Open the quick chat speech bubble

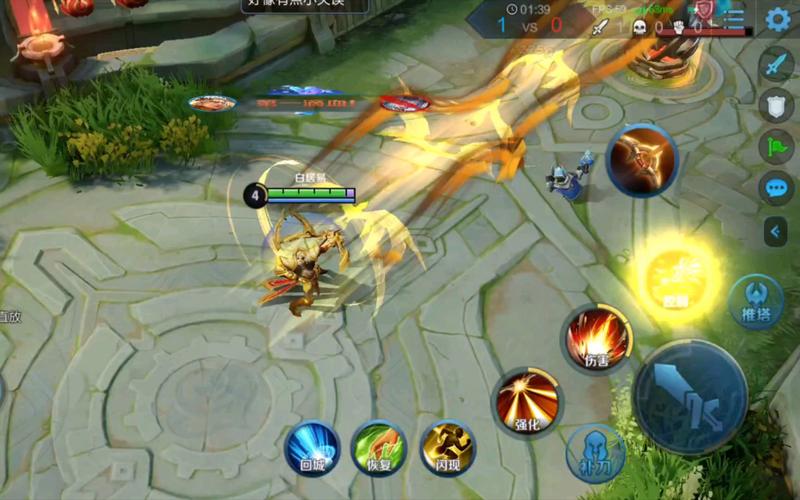point(776,187)
